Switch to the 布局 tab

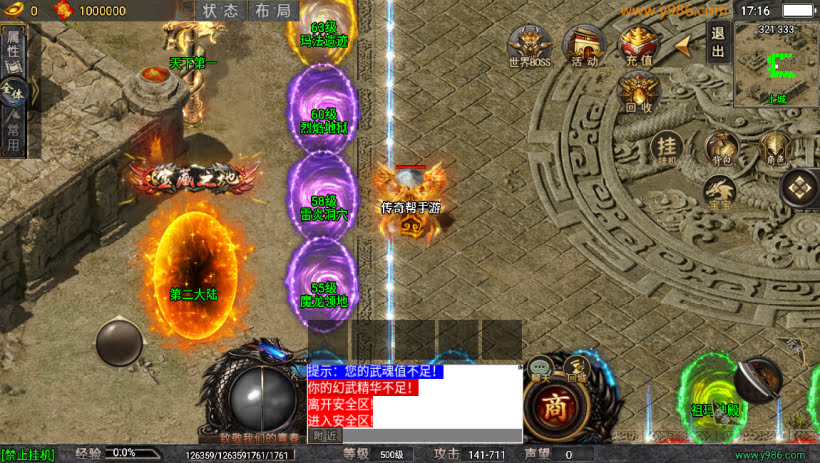pyautogui.click(x=272, y=11)
